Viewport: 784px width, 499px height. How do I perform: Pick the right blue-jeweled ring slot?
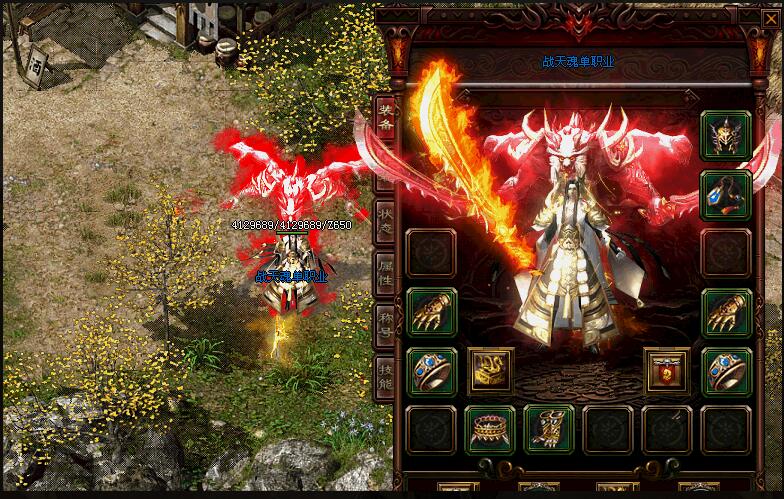pos(726,371)
